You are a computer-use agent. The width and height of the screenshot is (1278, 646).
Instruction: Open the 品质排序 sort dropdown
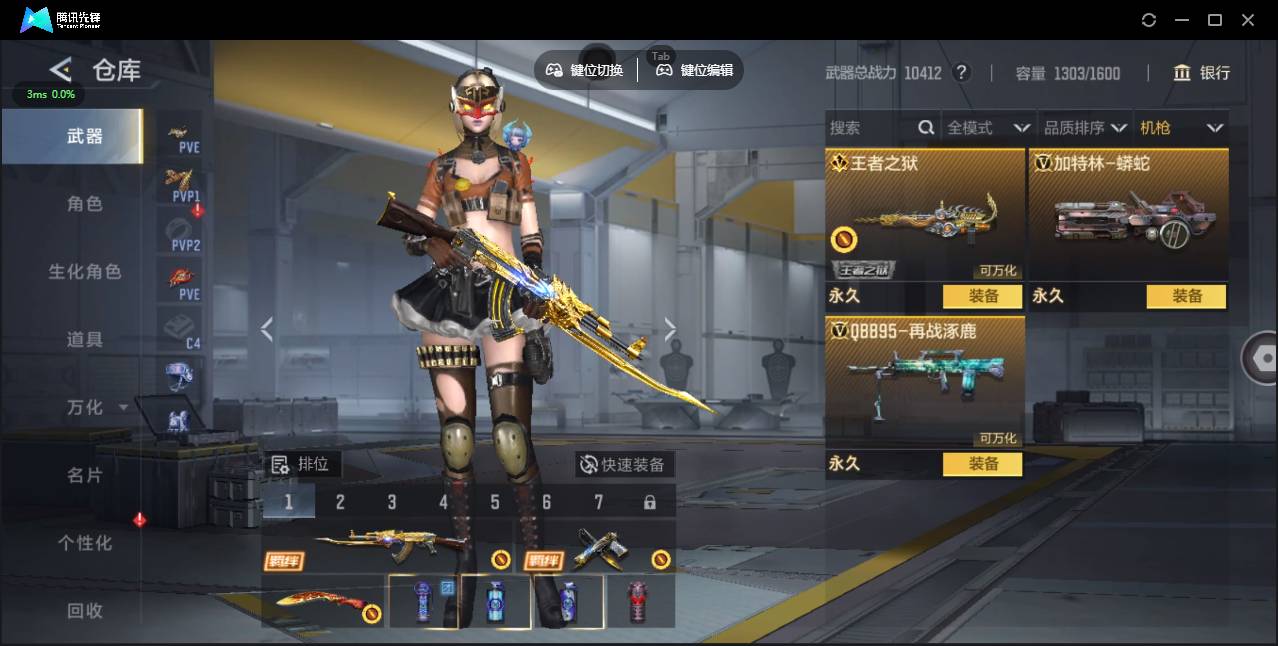click(1085, 128)
